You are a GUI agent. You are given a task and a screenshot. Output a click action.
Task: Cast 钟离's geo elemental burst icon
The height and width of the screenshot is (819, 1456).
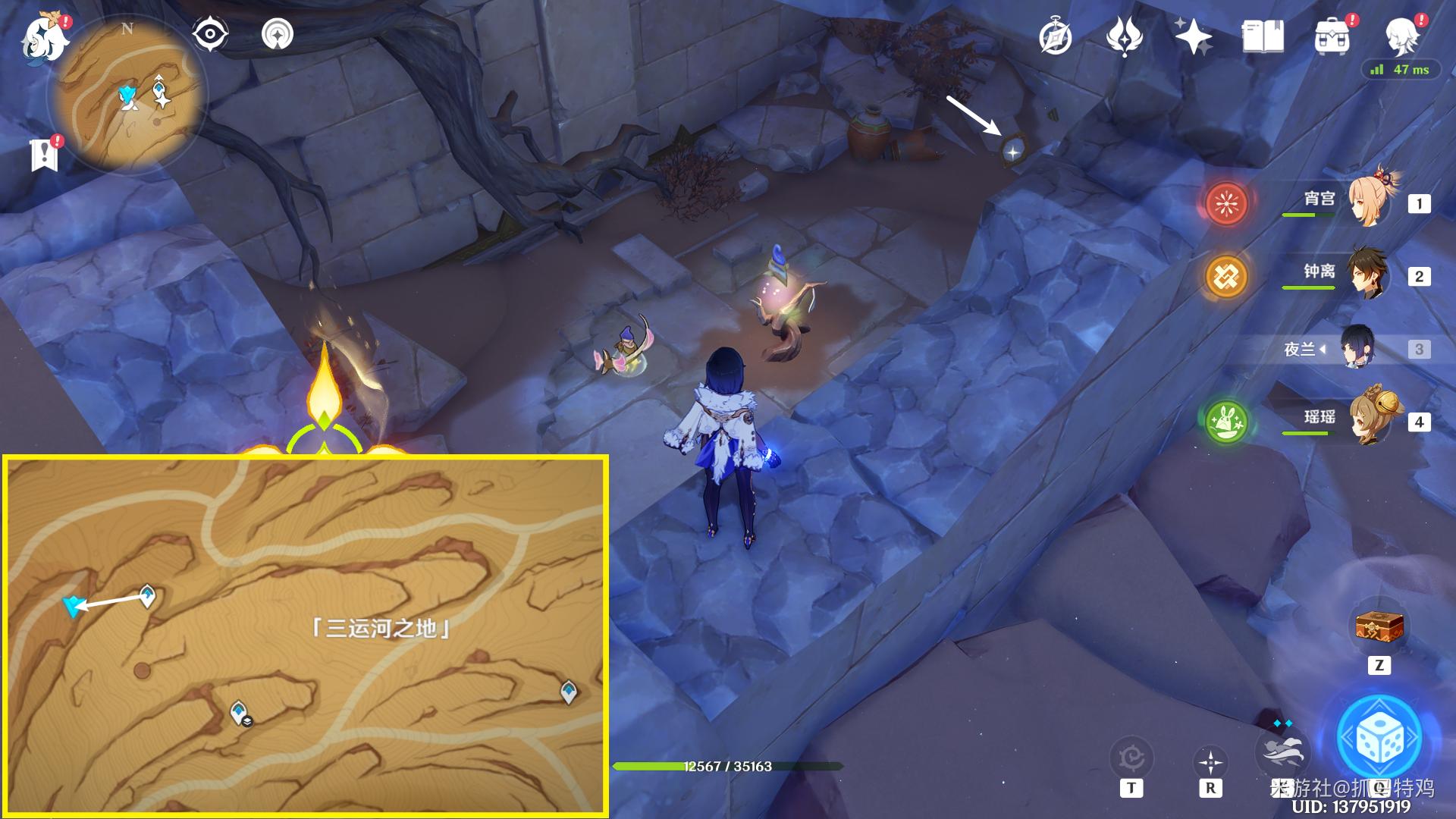pos(1226,277)
